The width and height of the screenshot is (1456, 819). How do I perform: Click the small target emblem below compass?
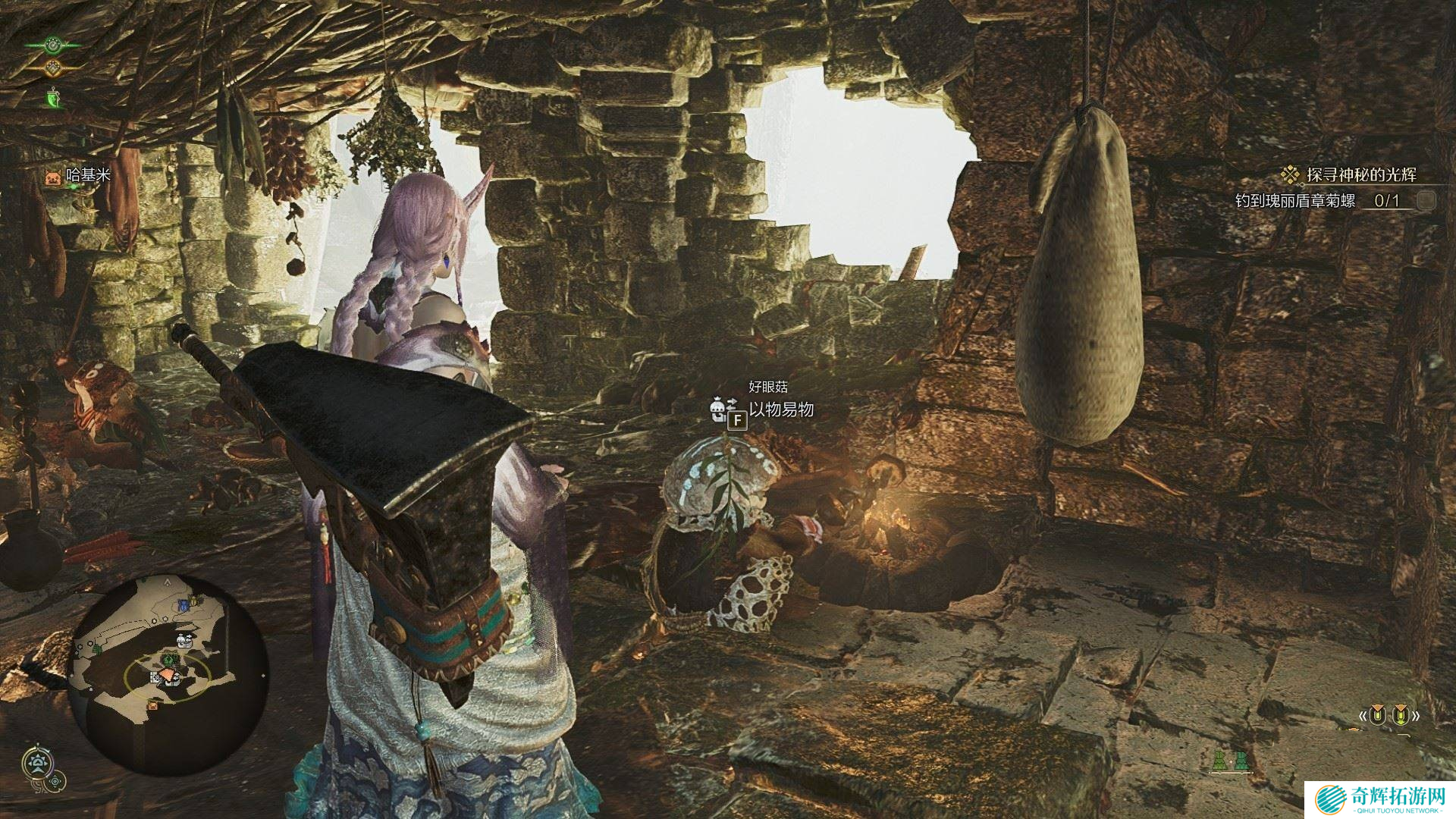[55, 781]
